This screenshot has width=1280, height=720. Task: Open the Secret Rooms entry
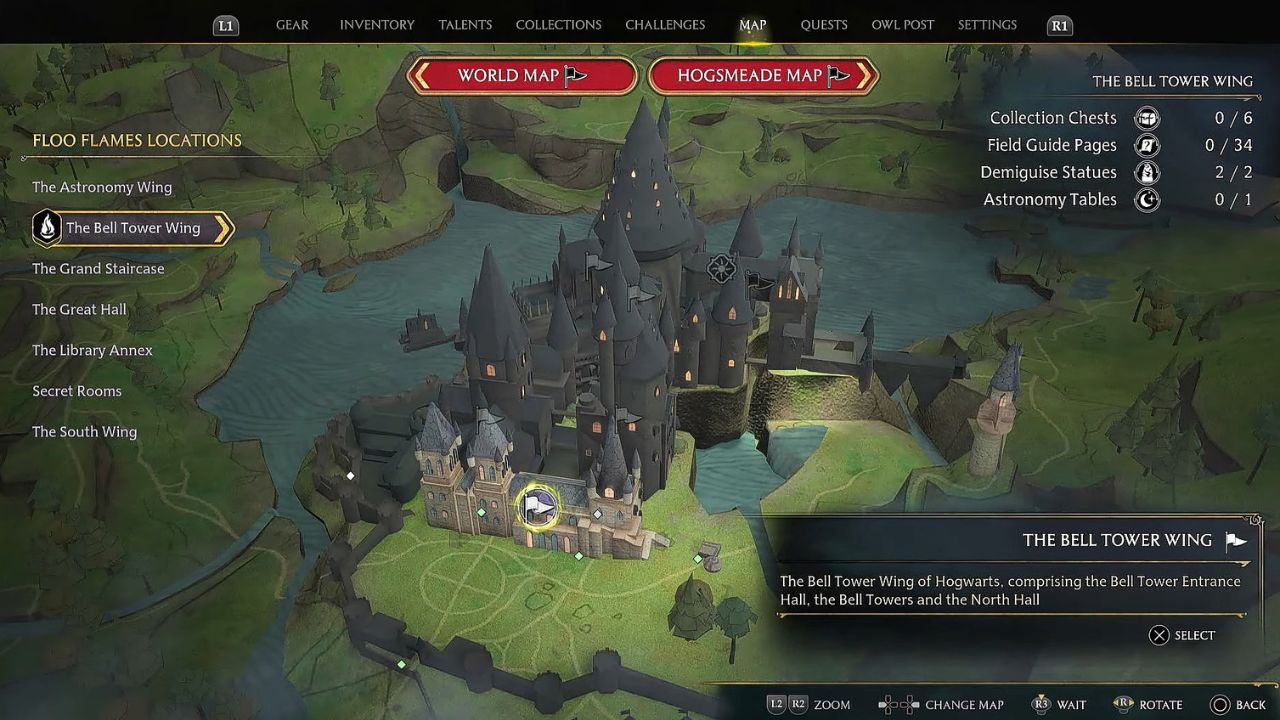point(77,391)
